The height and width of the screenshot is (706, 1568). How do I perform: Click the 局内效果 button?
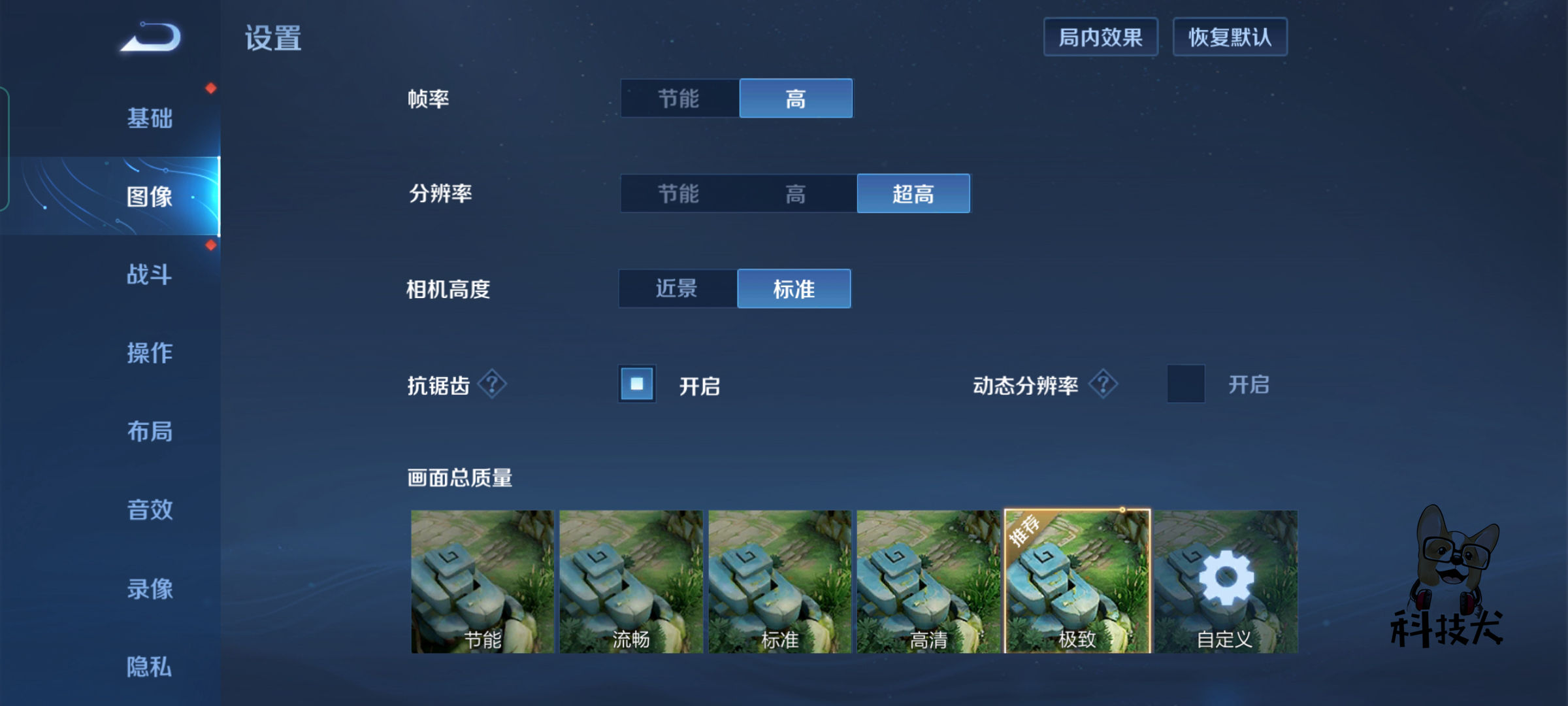[x=1100, y=37]
